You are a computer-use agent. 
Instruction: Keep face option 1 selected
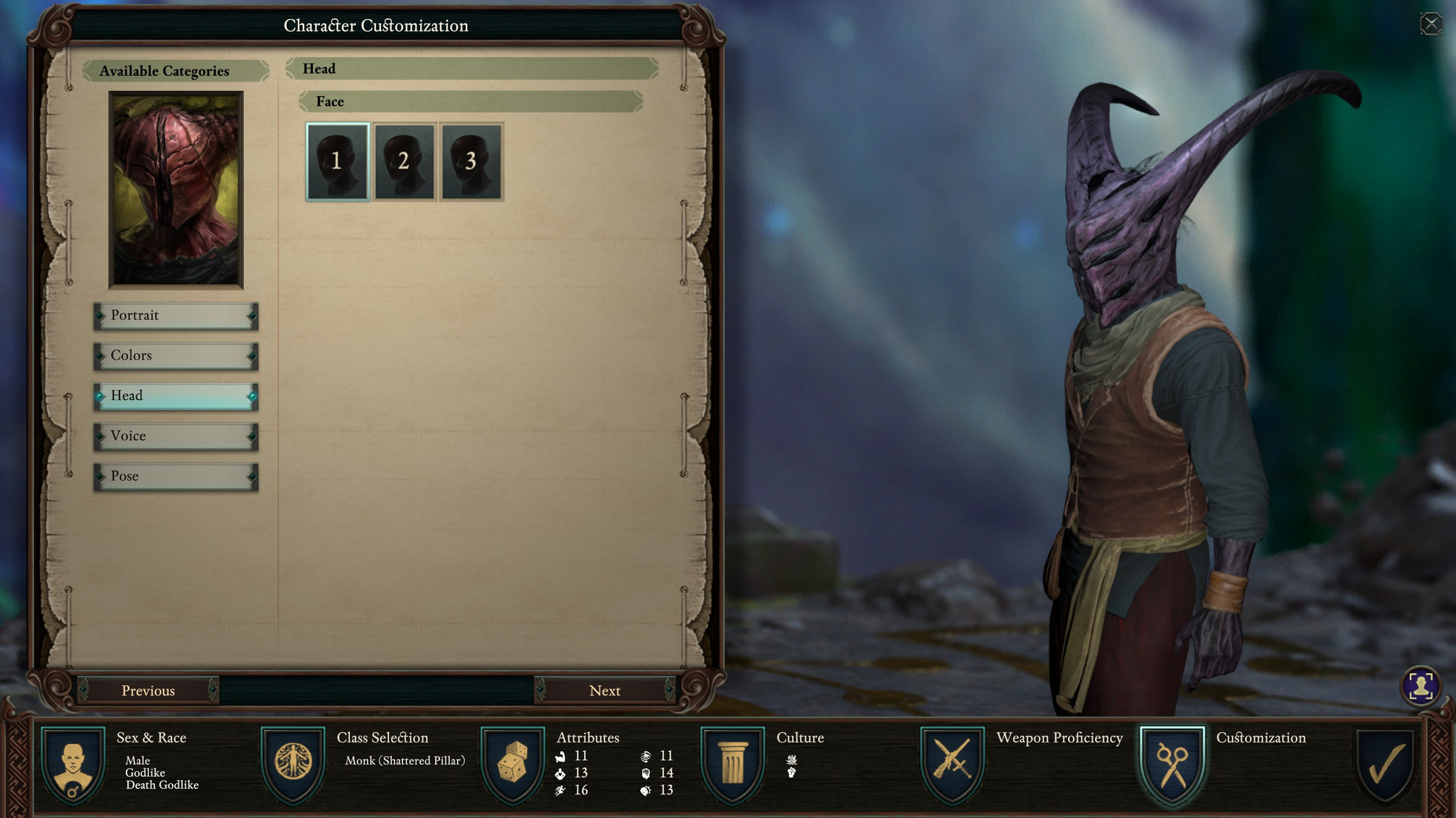point(336,162)
